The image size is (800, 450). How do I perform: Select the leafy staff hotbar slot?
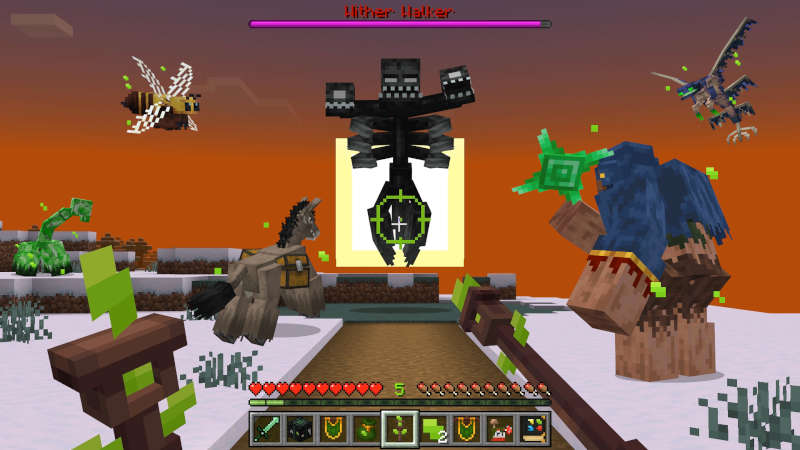pos(400,429)
